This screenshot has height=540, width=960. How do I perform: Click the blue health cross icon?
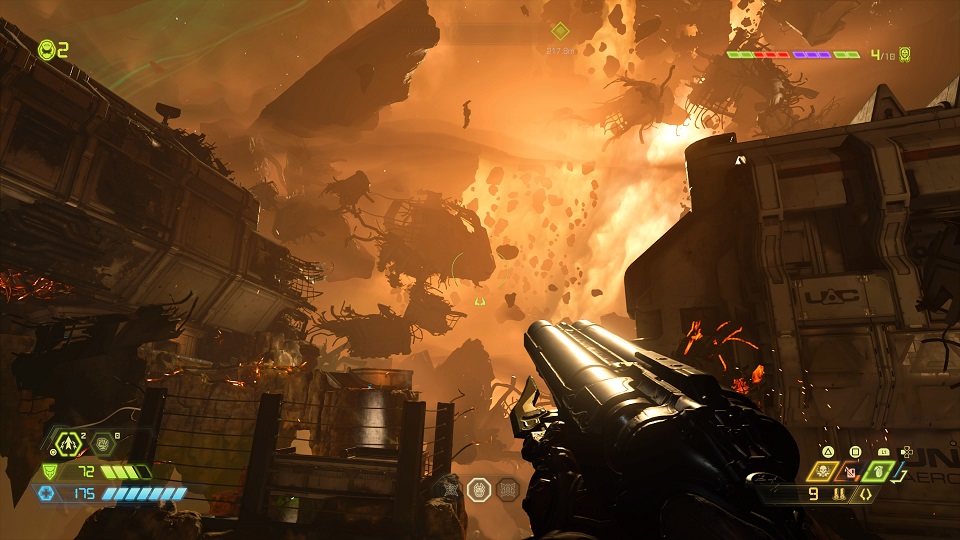point(46,493)
